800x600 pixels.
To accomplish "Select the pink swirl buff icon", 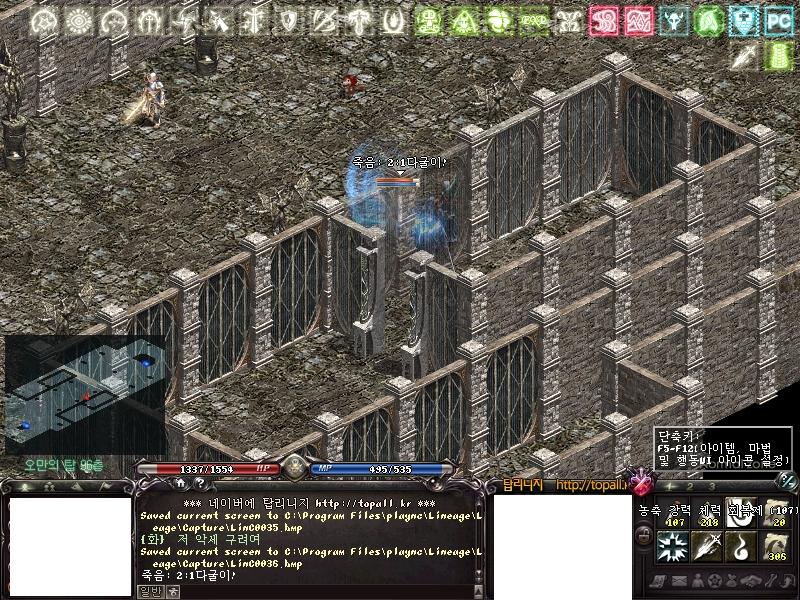I will [x=602, y=19].
